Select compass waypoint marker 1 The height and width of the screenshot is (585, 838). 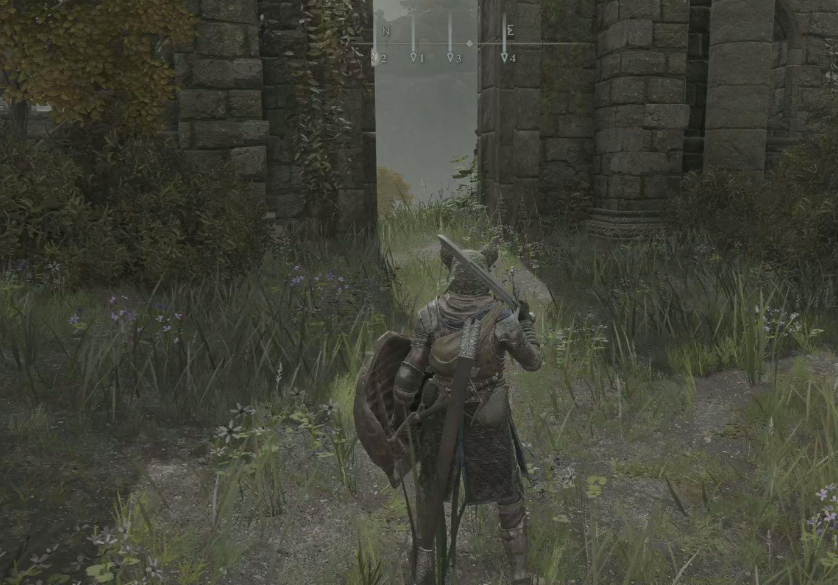pyautogui.click(x=415, y=57)
